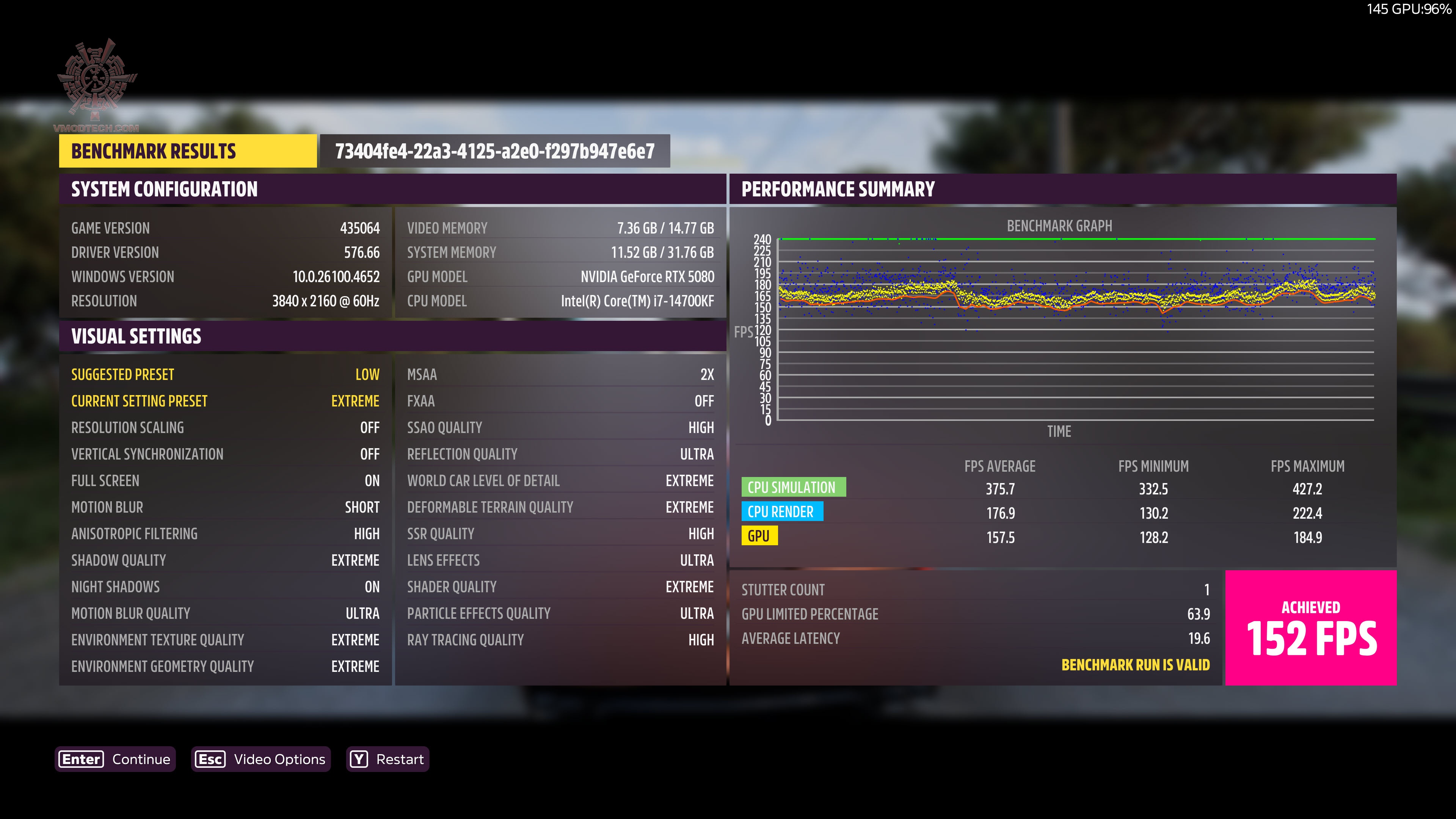Click the CPU RENDER blue legend label
Screen dimensions: 1456x819
click(x=783, y=511)
